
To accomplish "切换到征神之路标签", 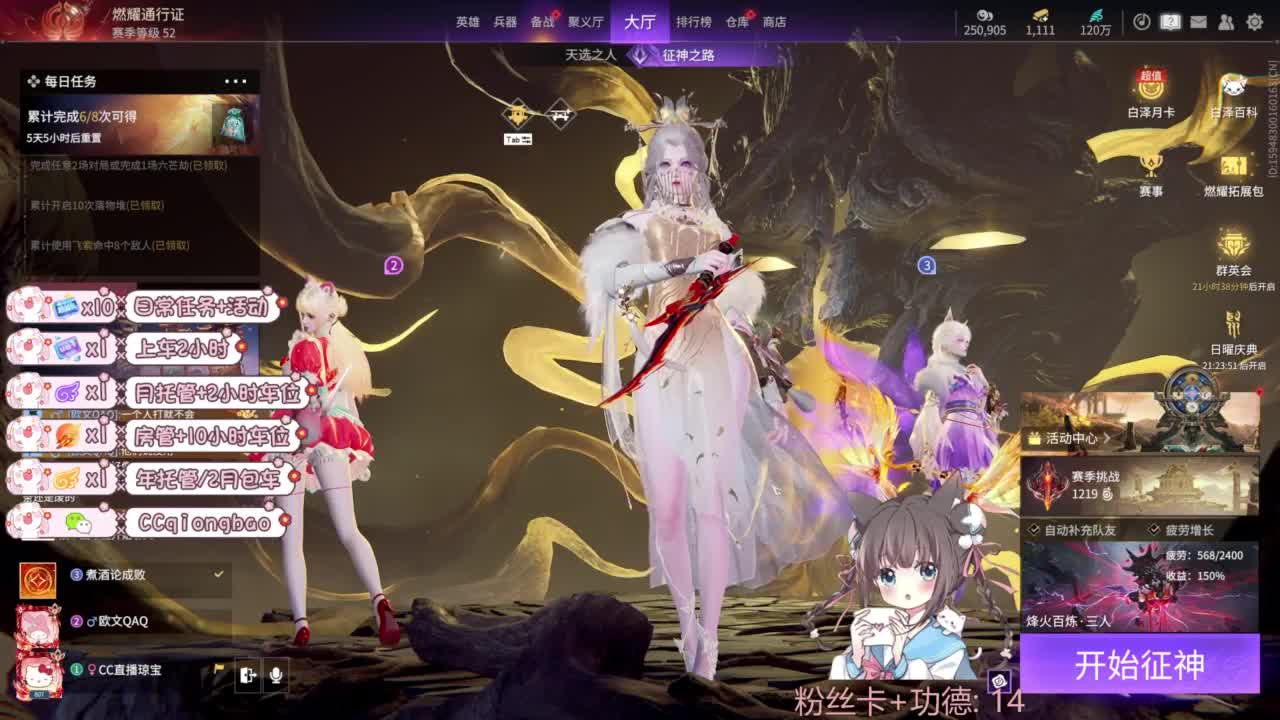I will pos(692,57).
